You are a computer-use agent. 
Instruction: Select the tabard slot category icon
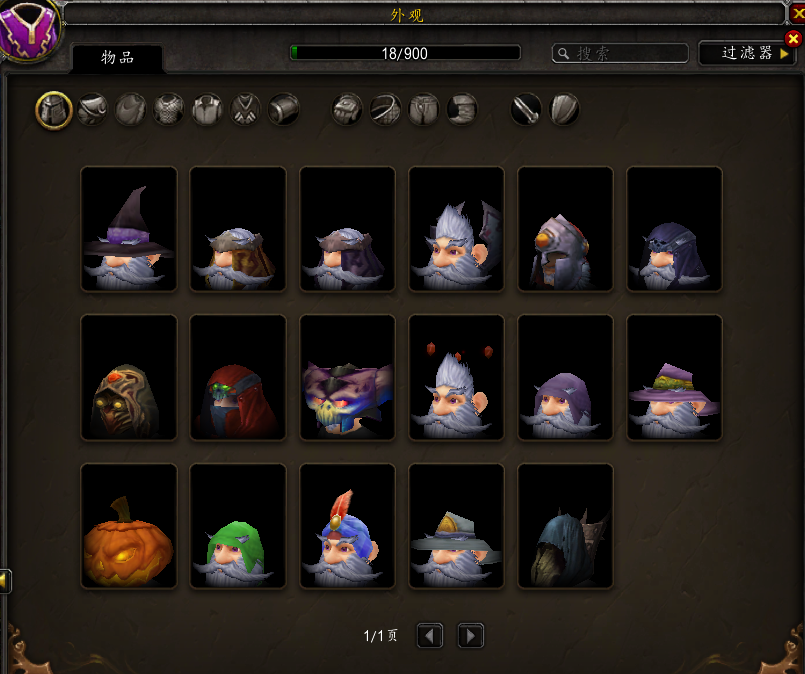246,109
